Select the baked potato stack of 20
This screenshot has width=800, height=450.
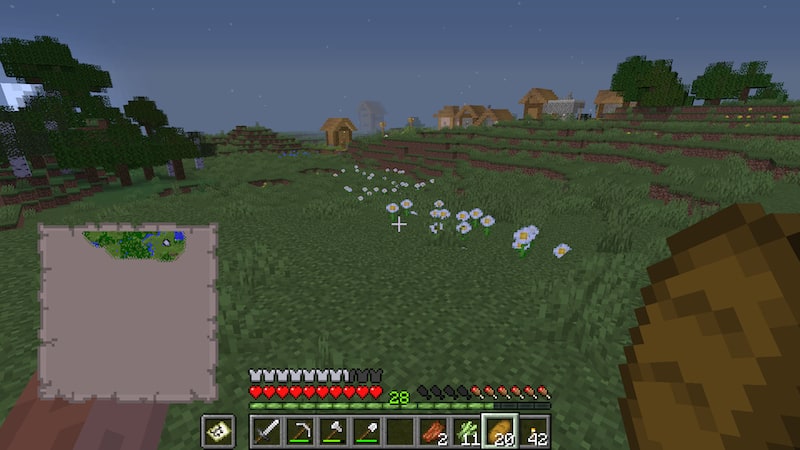pyautogui.click(x=500, y=432)
